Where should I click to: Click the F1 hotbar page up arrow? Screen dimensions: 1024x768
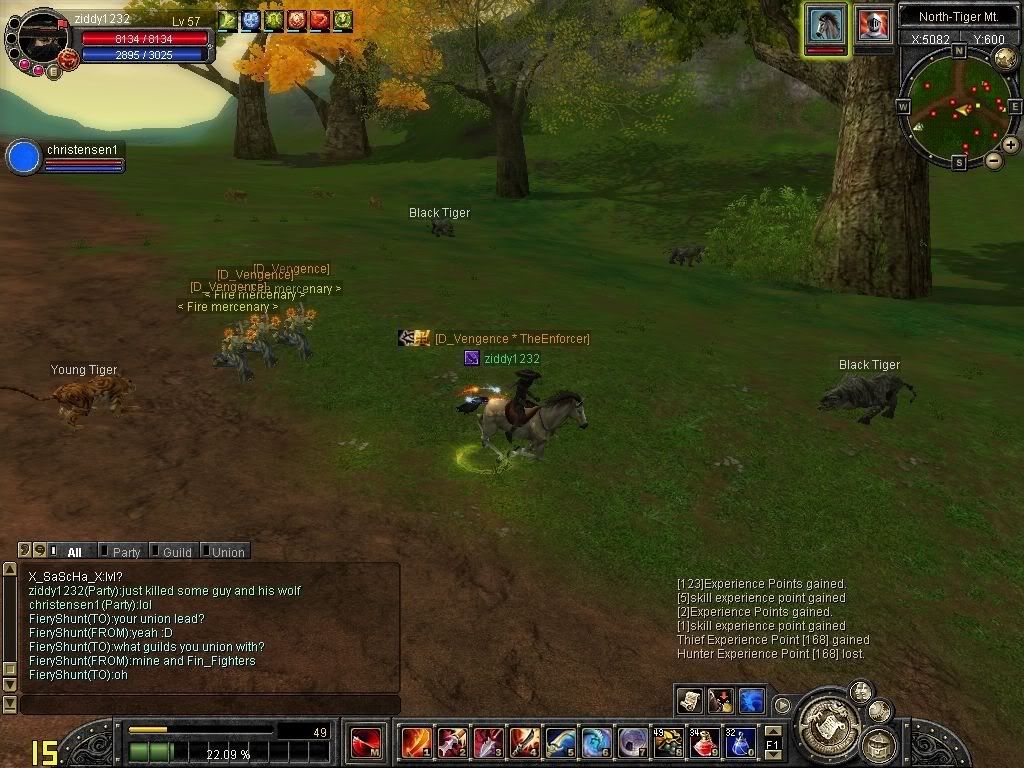pyautogui.click(x=772, y=731)
